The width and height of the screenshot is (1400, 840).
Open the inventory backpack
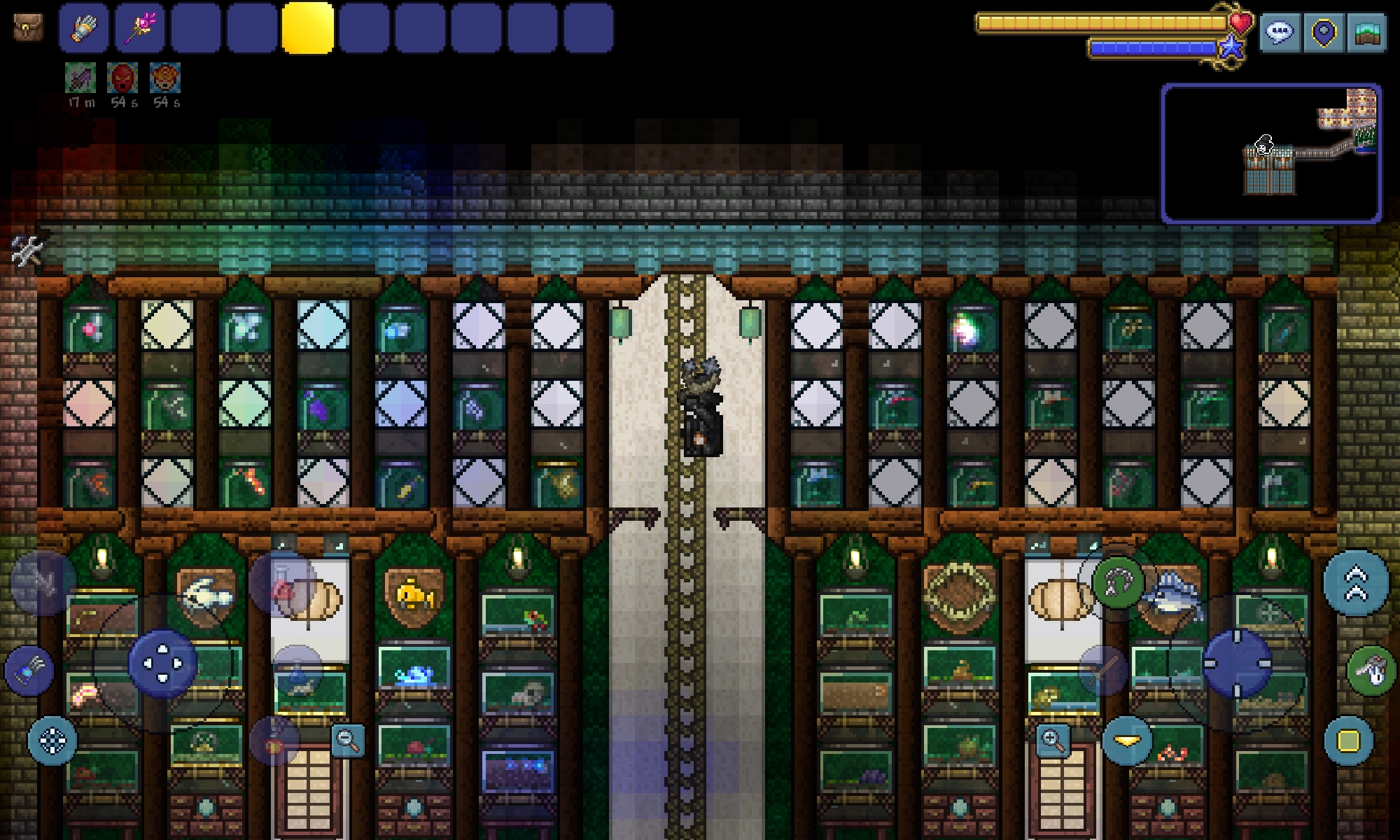coord(27,27)
